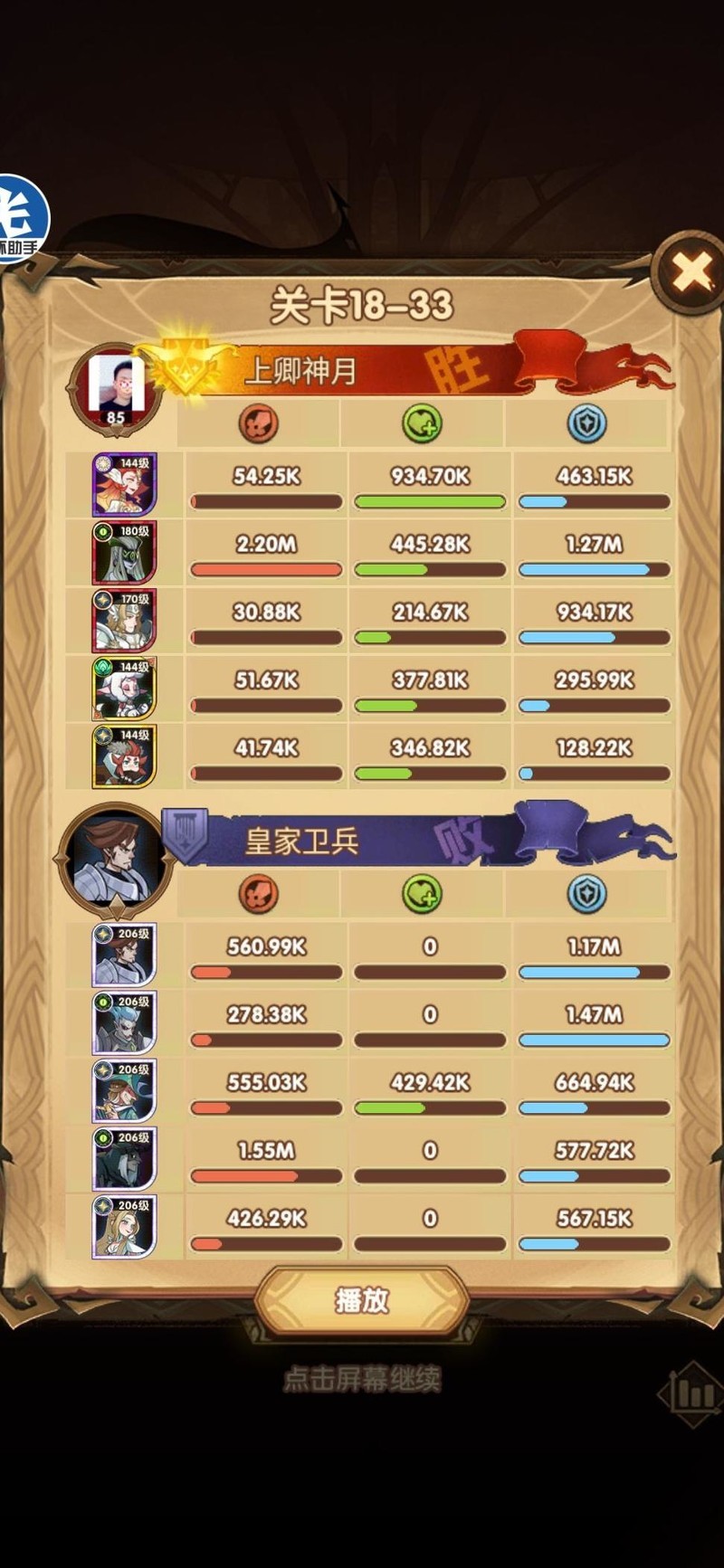The width and height of the screenshot is (724, 1568).
Task: Open the bar chart statistics icon
Action: [692, 1393]
